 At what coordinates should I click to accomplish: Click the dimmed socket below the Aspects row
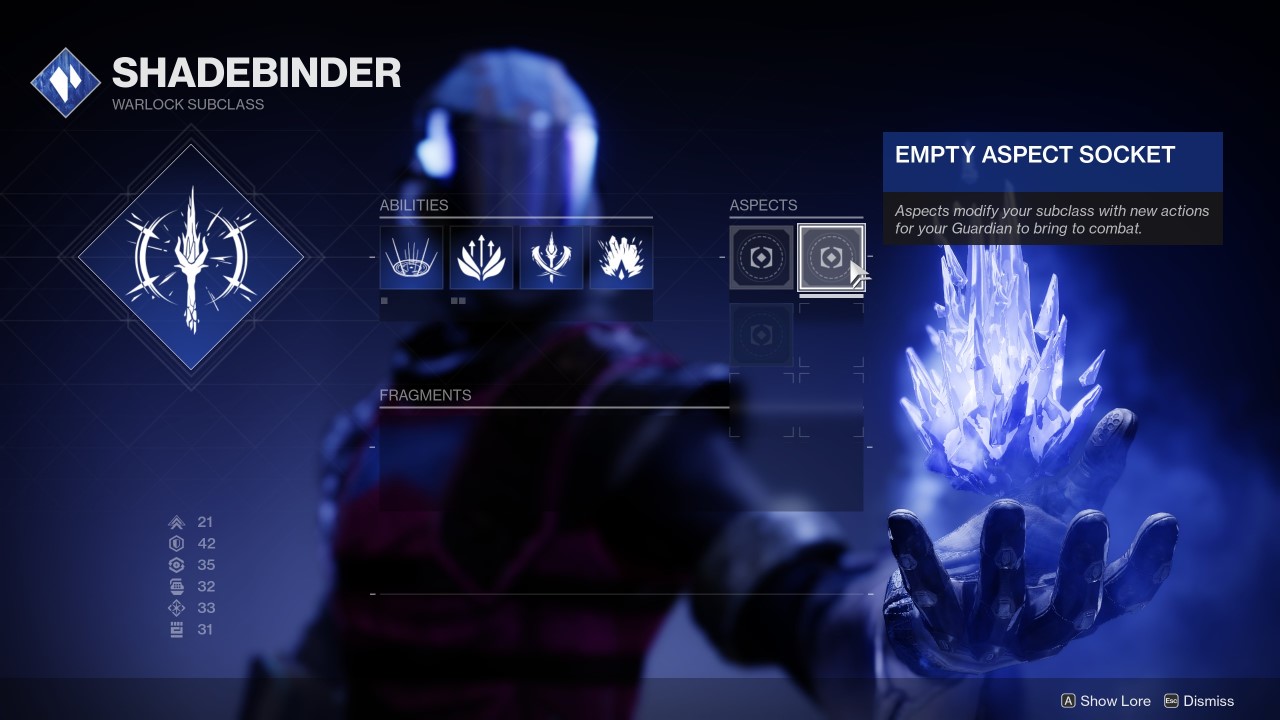coord(760,335)
